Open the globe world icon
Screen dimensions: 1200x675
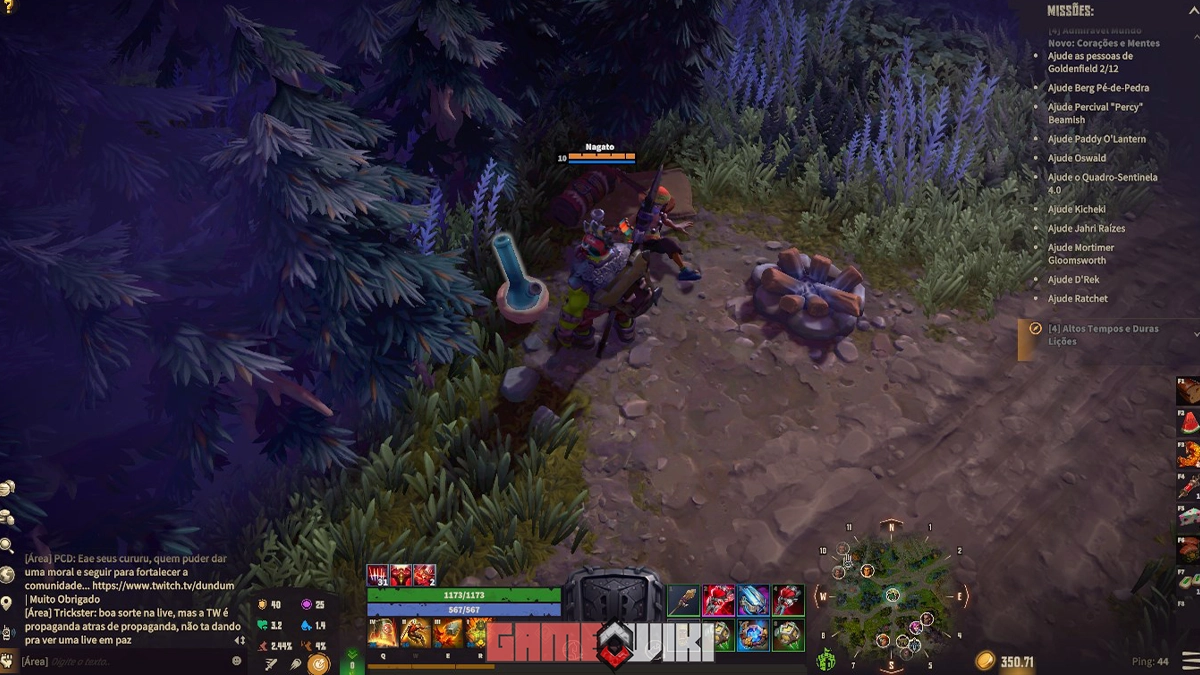point(8,575)
